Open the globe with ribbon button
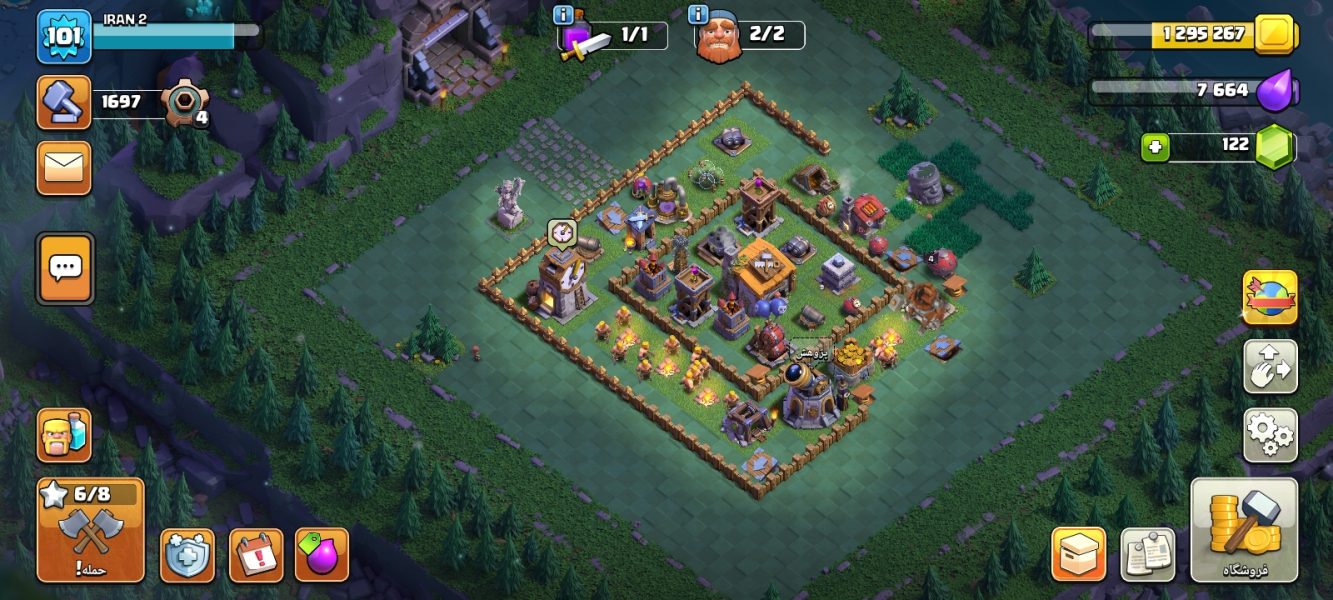Screen dimensions: 1333x600 (1270, 298)
